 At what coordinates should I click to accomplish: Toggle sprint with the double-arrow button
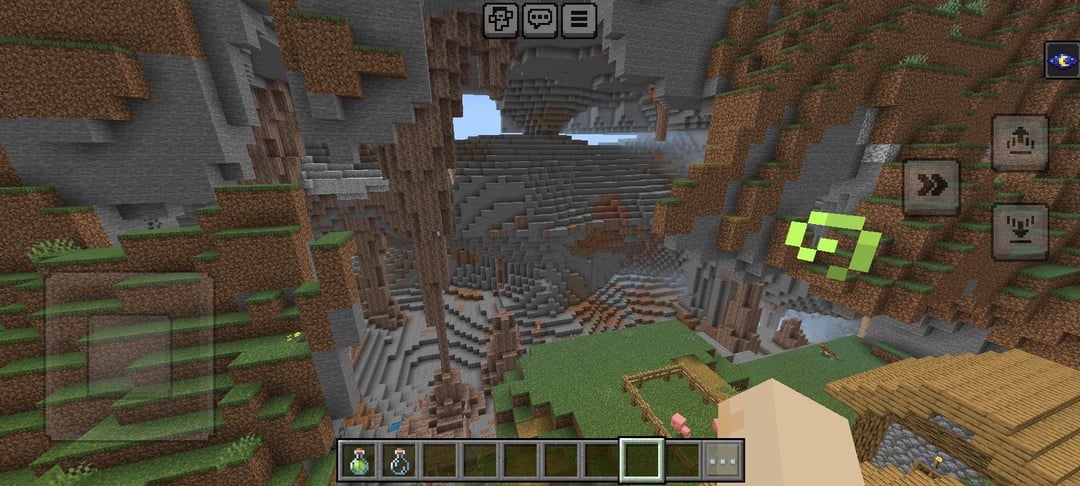tap(931, 187)
